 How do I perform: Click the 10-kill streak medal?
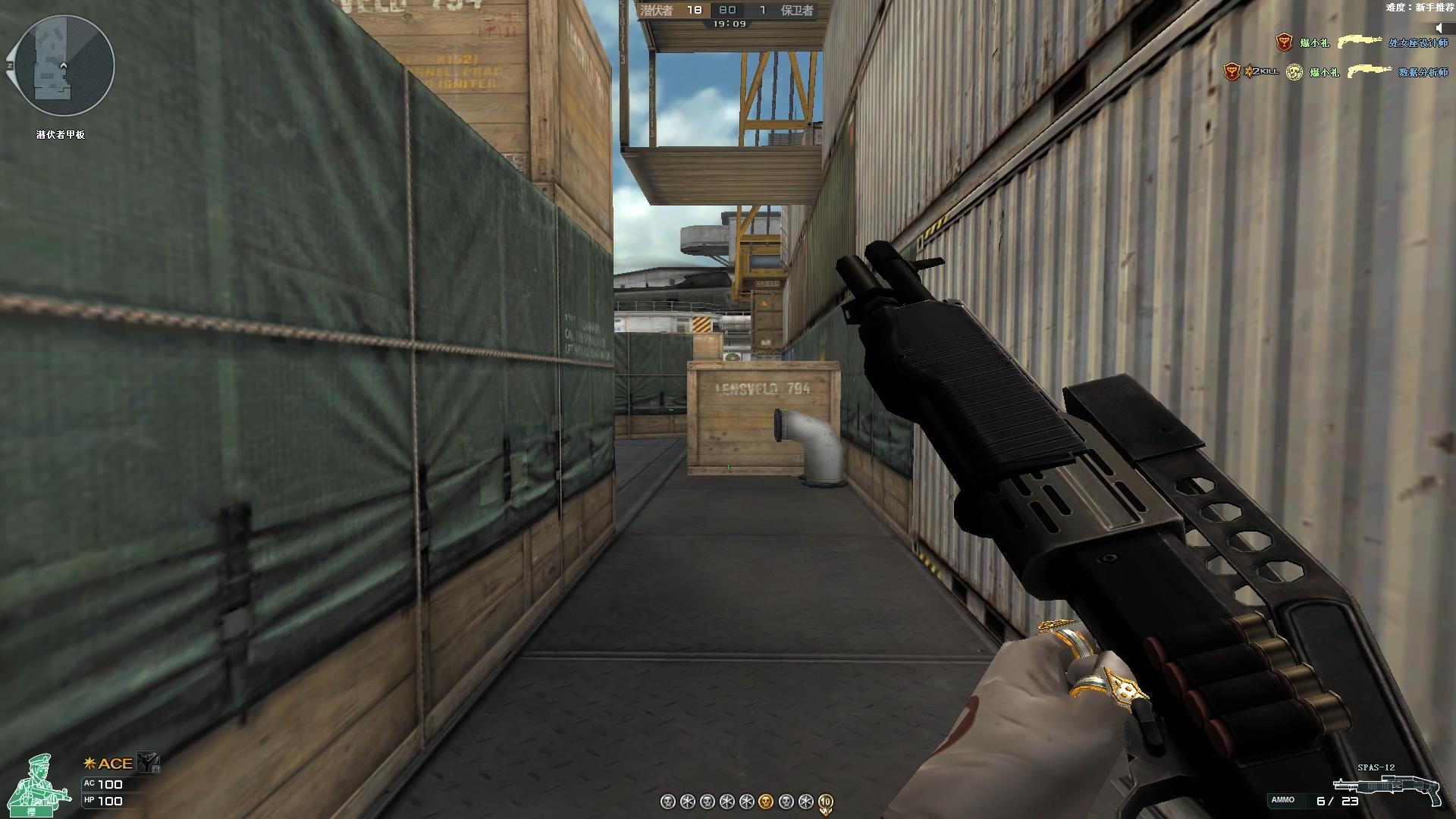click(x=826, y=802)
